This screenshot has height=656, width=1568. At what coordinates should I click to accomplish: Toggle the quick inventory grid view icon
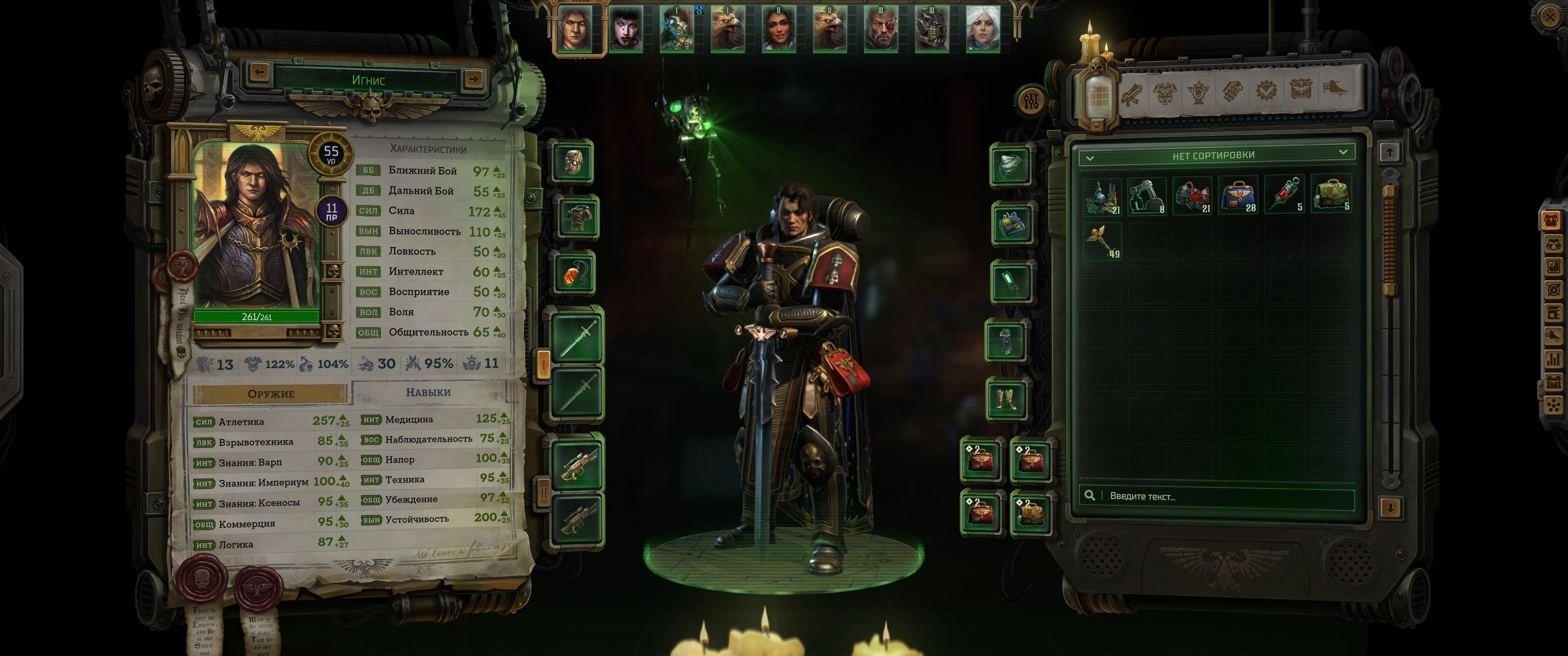pyautogui.click(x=1099, y=94)
